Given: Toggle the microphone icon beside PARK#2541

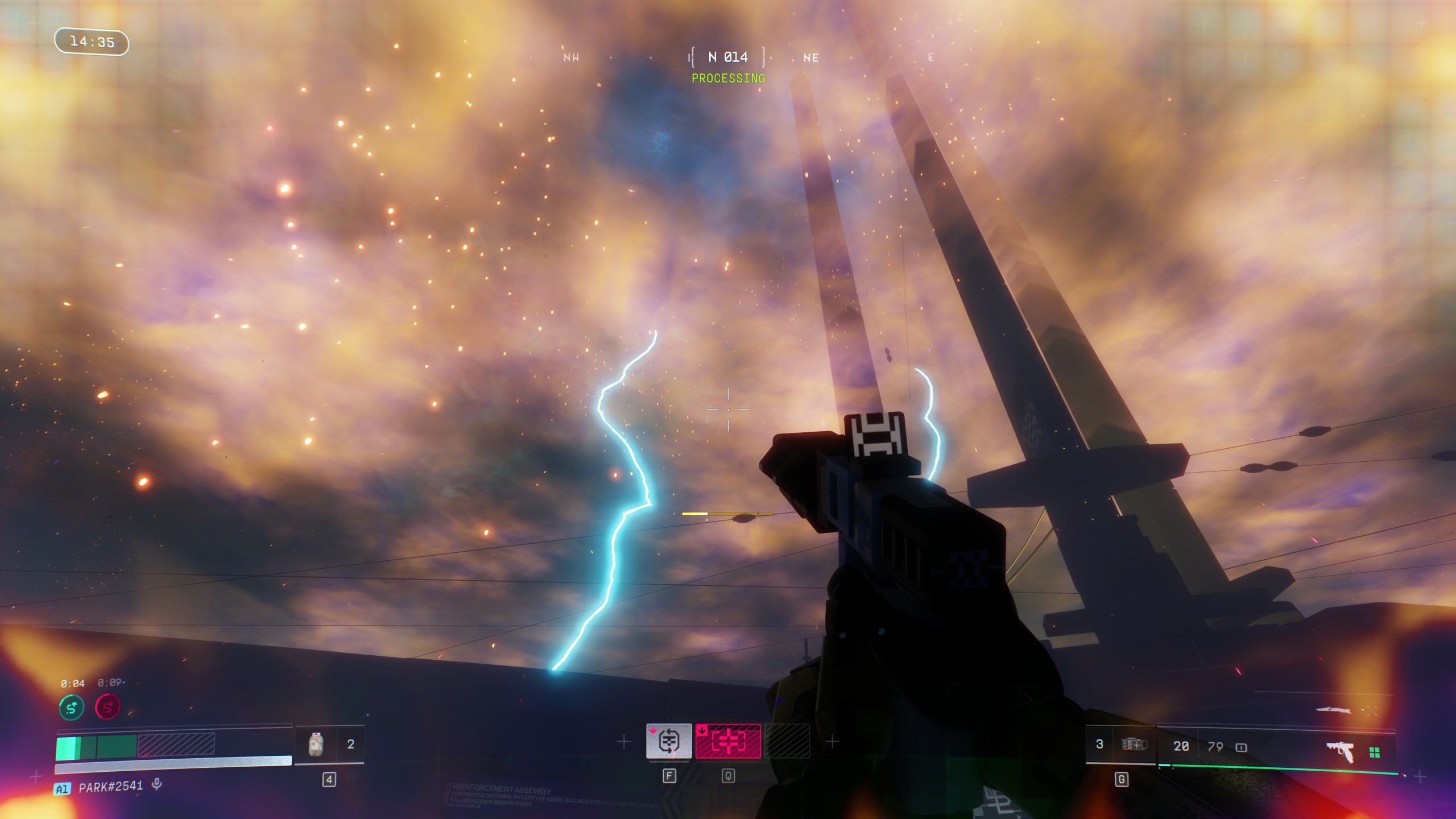Looking at the screenshot, I should pyautogui.click(x=157, y=784).
